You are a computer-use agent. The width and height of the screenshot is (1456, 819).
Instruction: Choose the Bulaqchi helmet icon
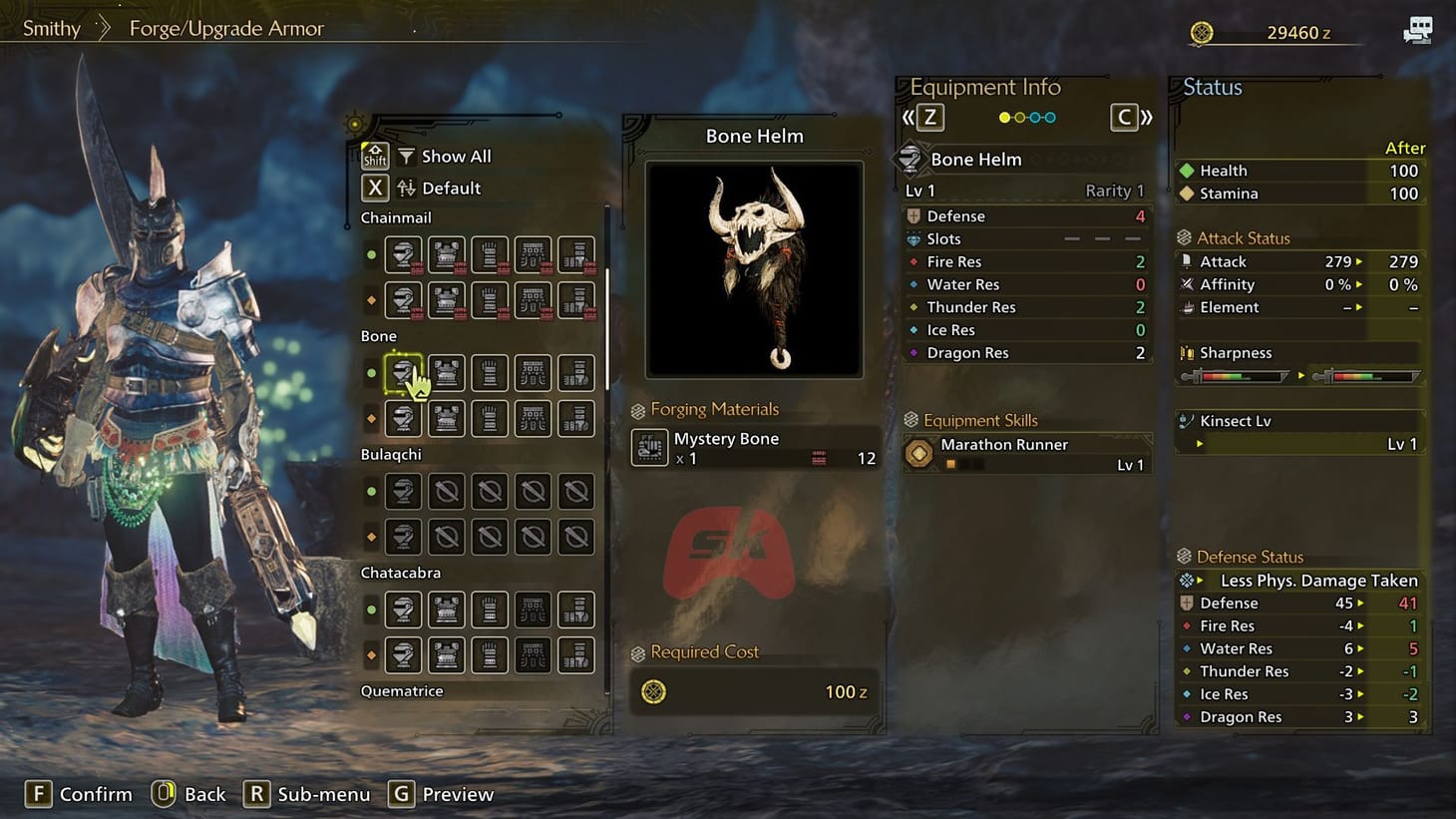pyautogui.click(x=403, y=491)
